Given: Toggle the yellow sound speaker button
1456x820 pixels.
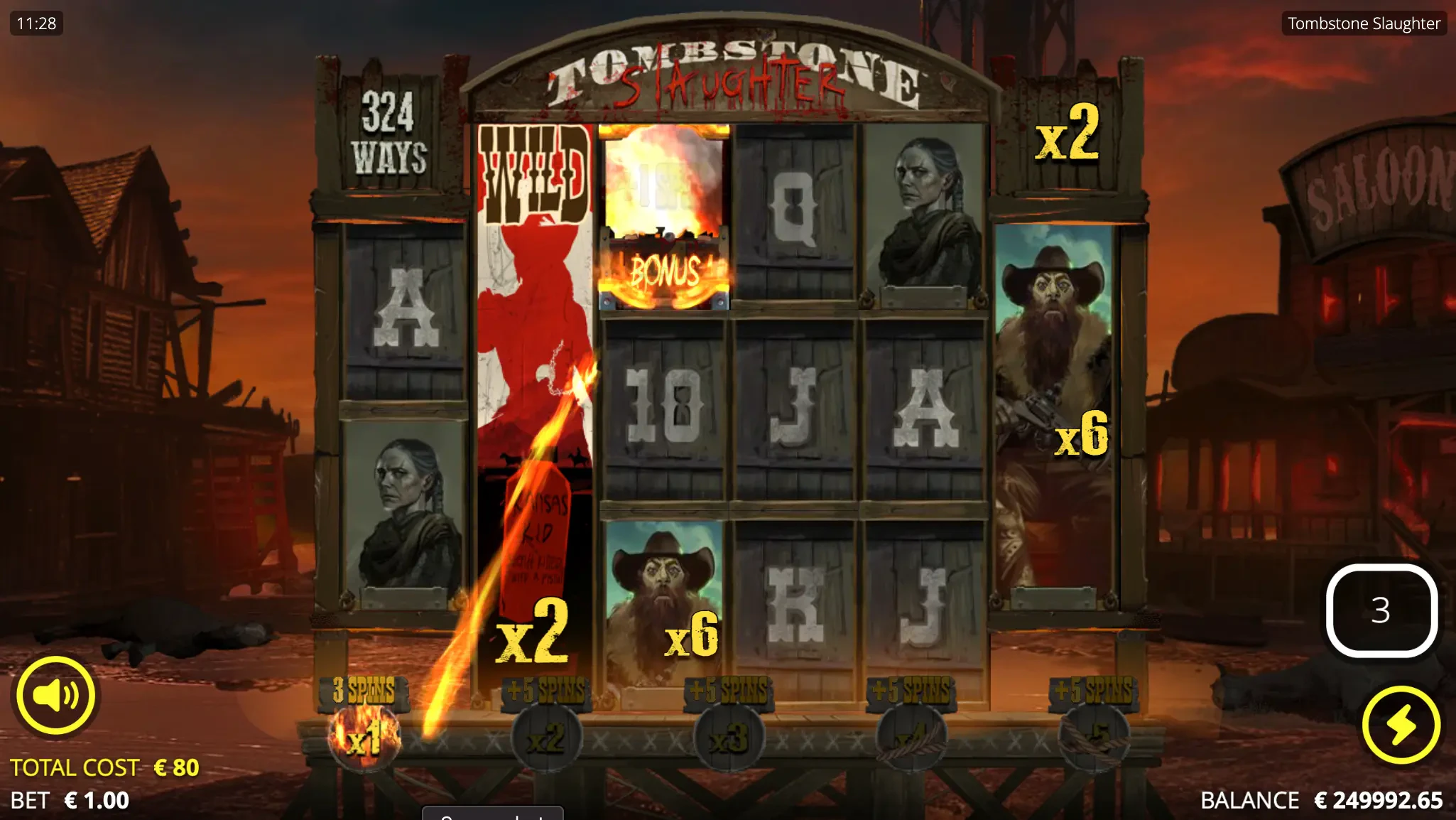Looking at the screenshot, I should point(55,695).
